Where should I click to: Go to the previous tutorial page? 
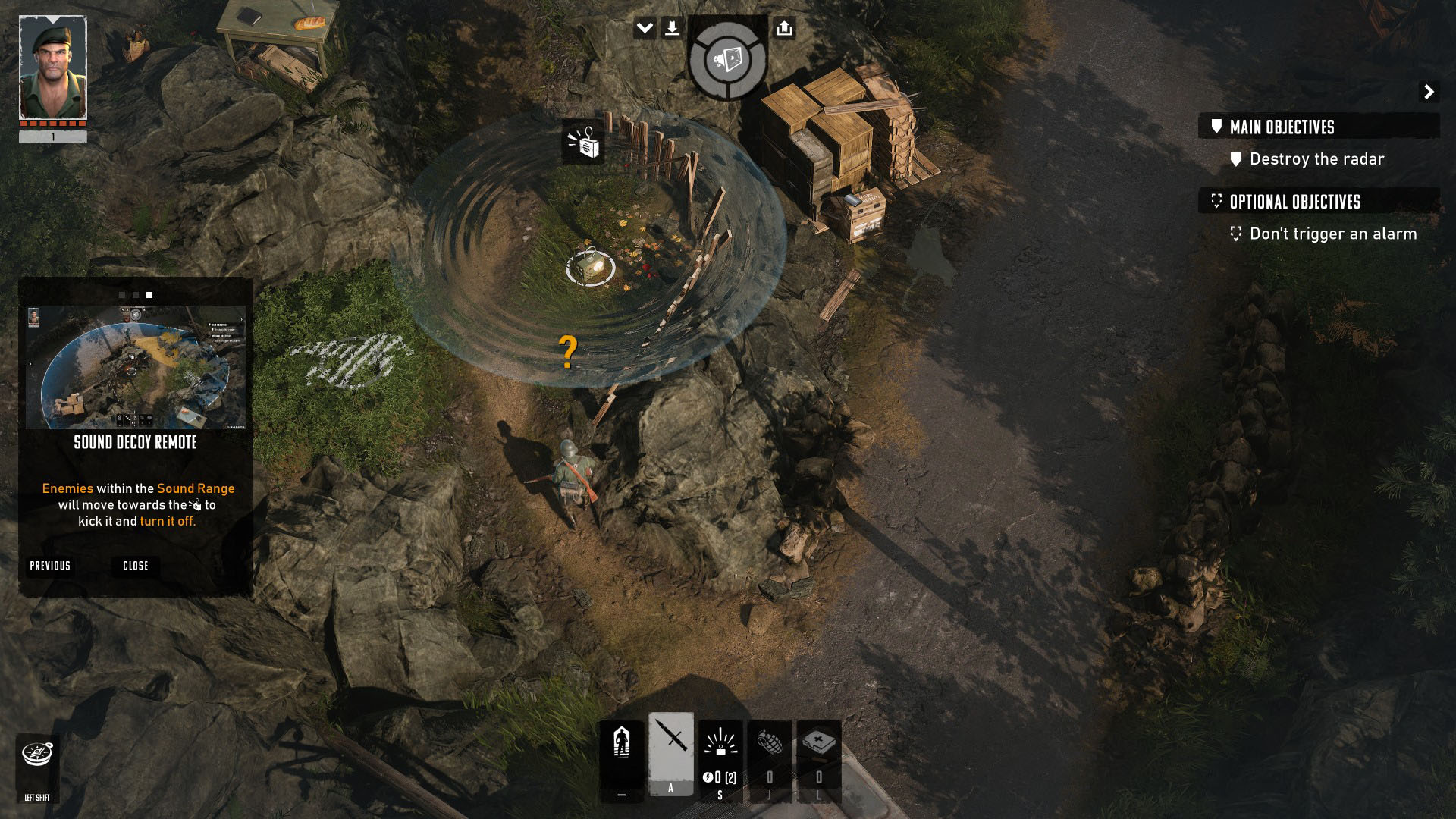50,566
